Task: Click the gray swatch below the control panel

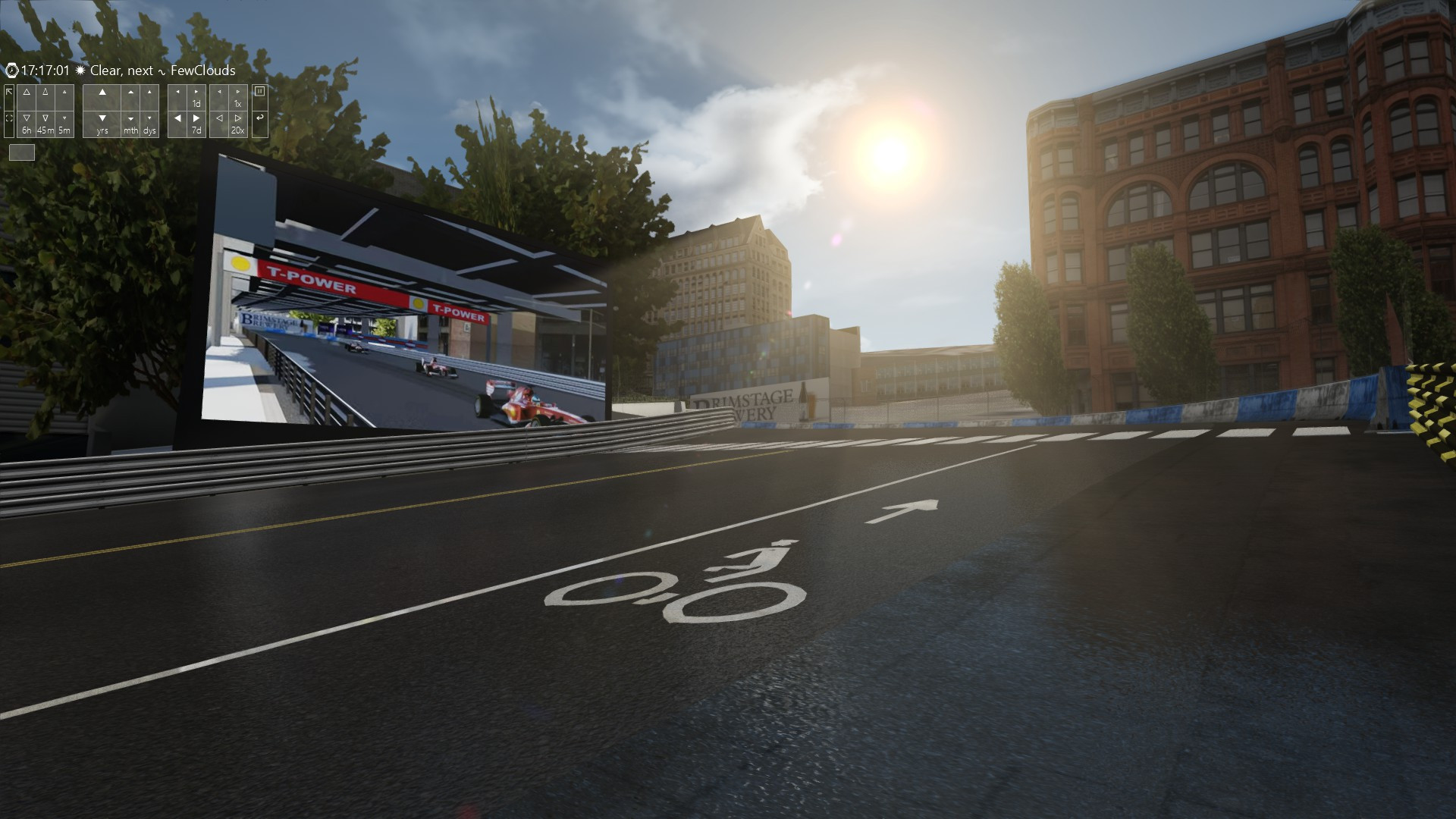Action: 22,153
